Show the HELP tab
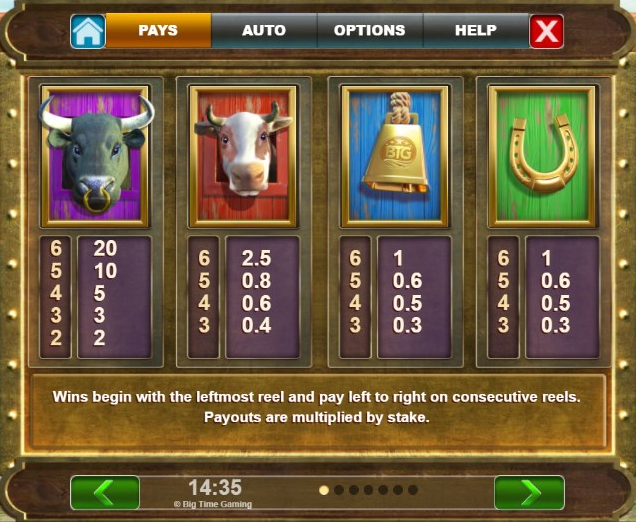 coord(475,31)
